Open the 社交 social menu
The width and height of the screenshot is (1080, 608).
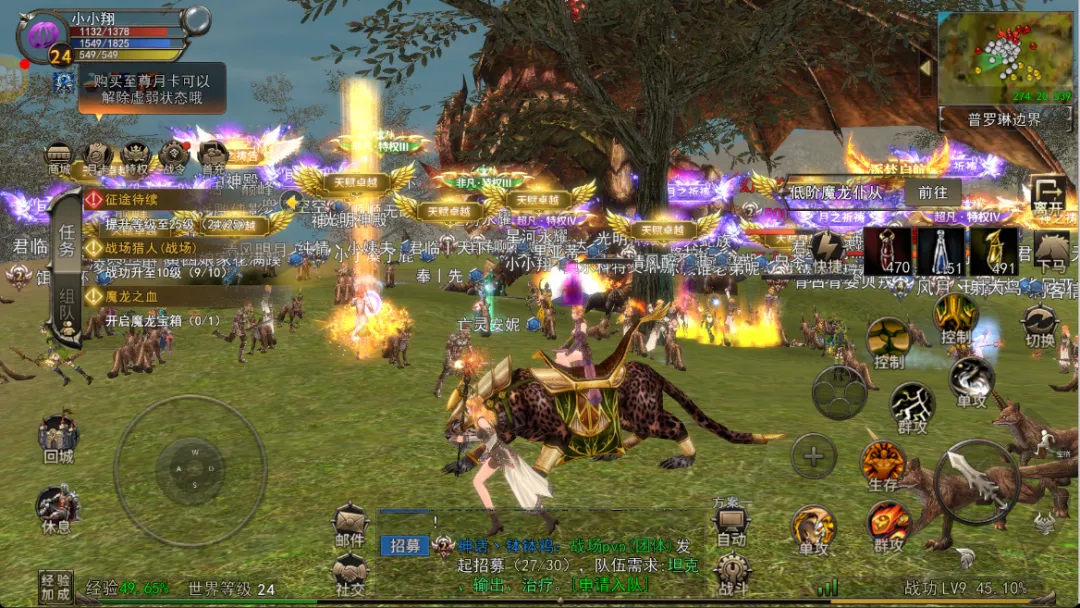(x=350, y=573)
